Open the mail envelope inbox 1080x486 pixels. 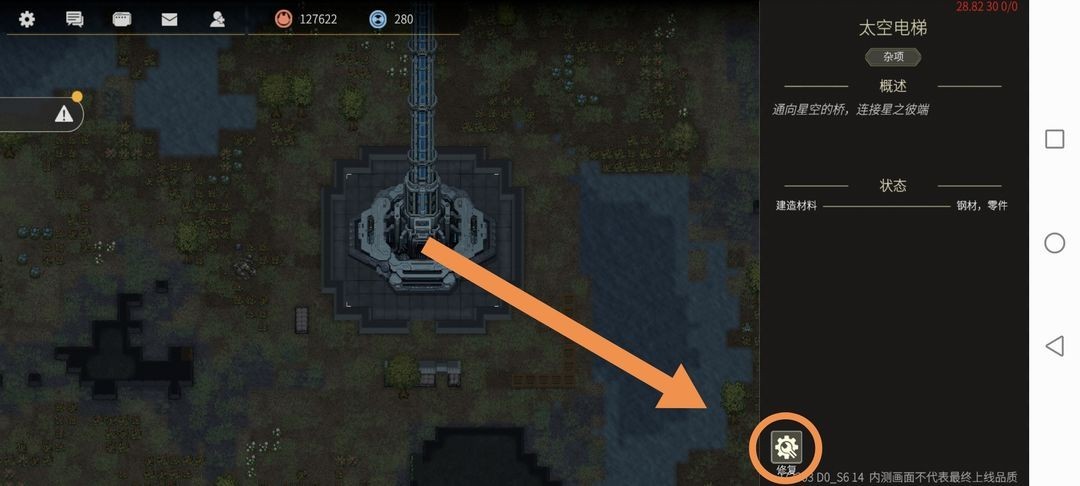coord(169,19)
